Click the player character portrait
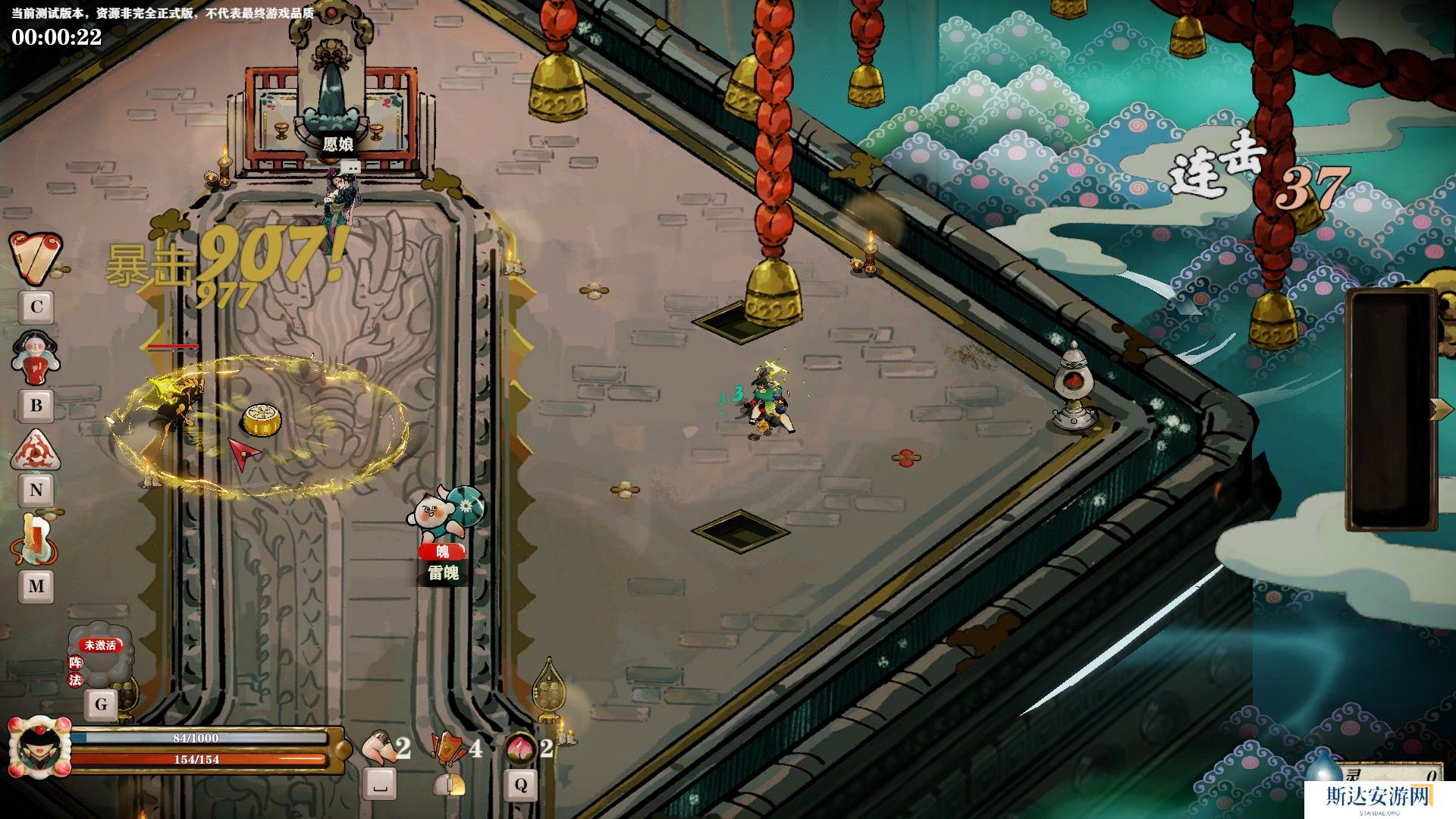Image resolution: width=1456 pixels, height=819 pixels. [x=39, y=747]
